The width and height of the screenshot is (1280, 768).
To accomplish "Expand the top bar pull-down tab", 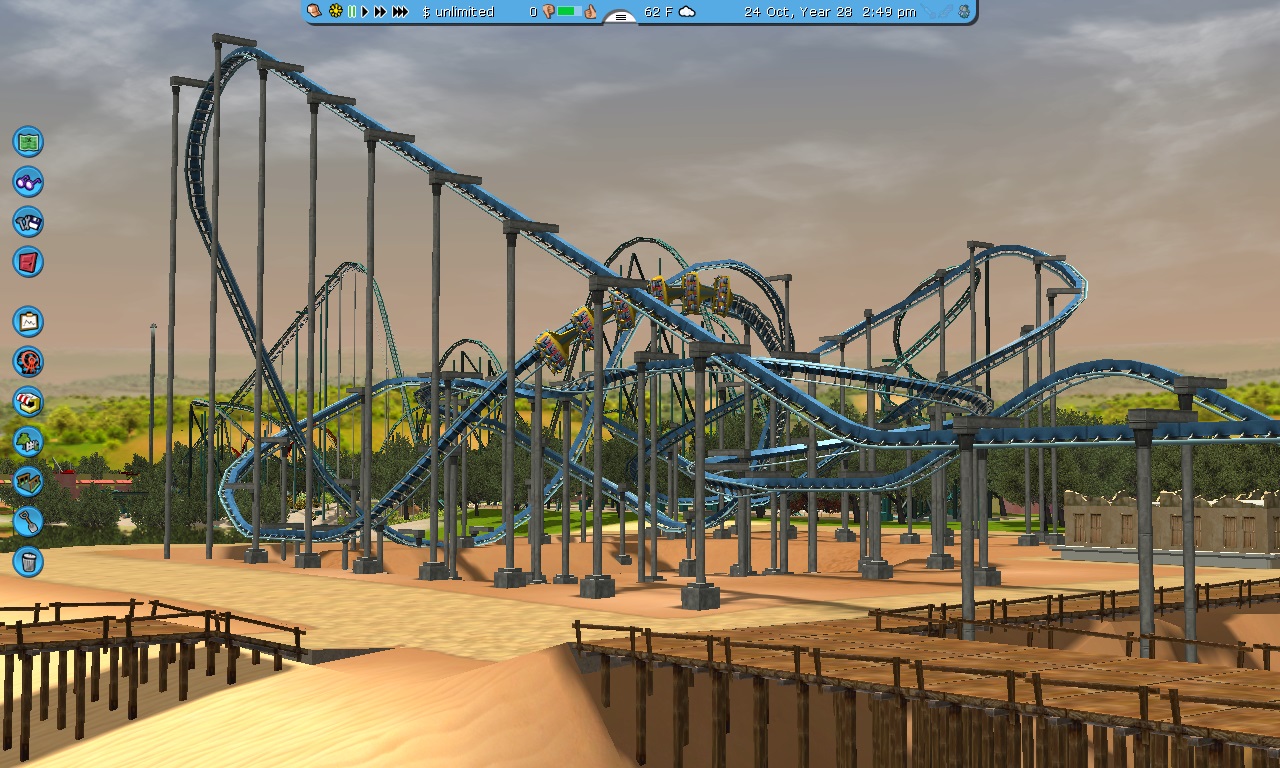I will pos(621,17).
